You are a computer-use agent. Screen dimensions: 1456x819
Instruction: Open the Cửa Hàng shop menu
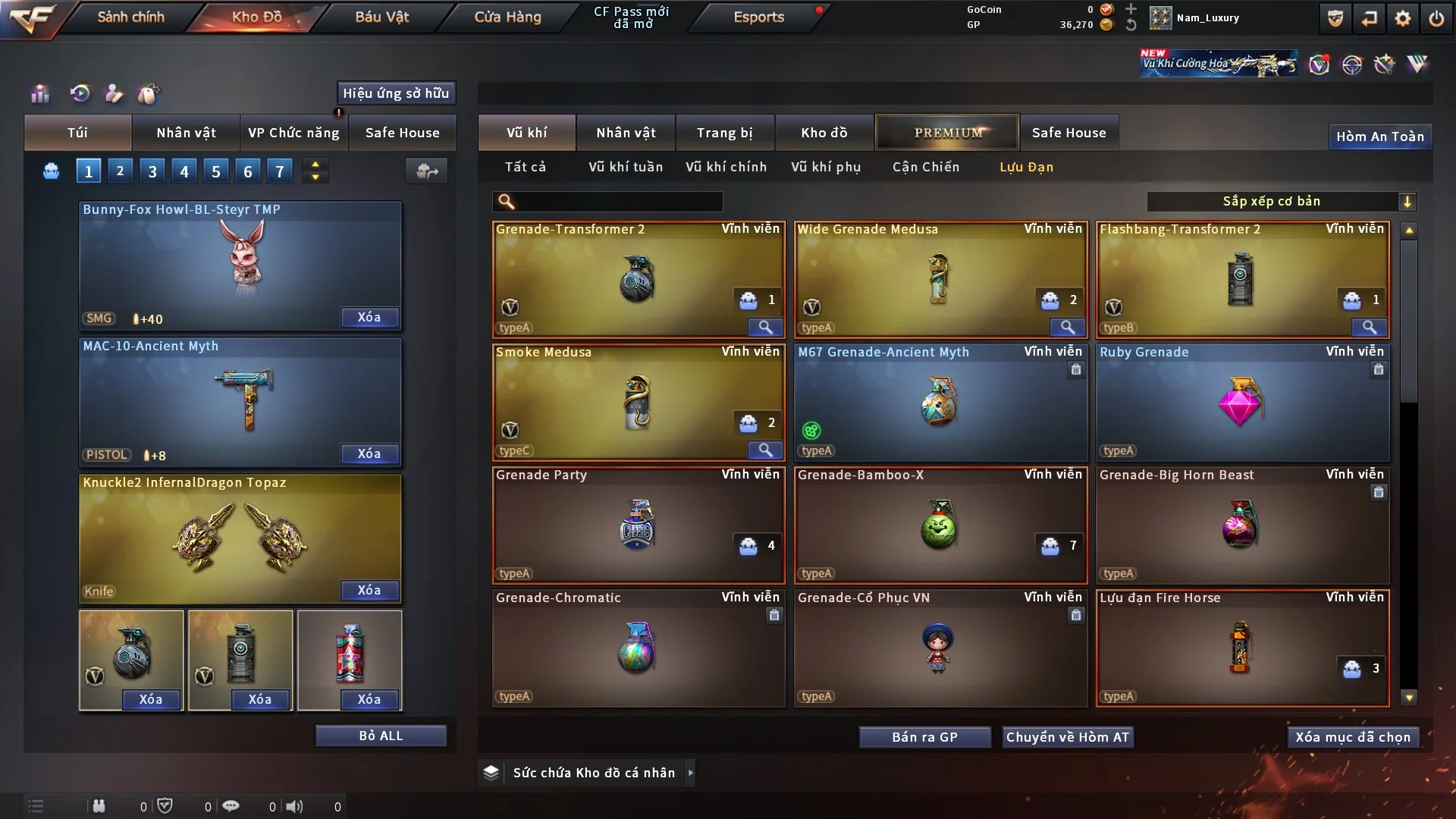click(507, 17)
